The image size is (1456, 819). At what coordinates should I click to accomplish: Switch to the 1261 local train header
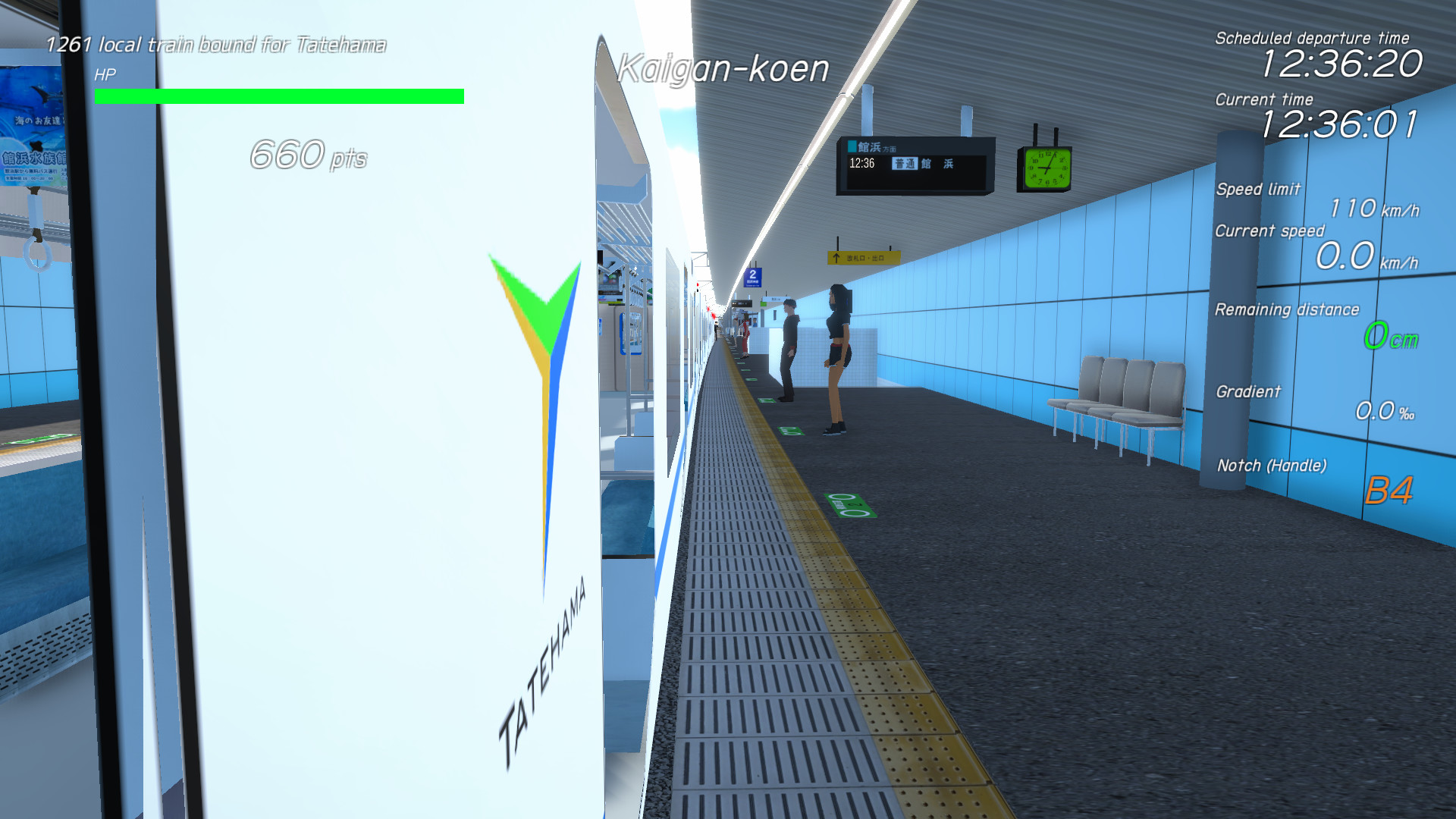216,44
